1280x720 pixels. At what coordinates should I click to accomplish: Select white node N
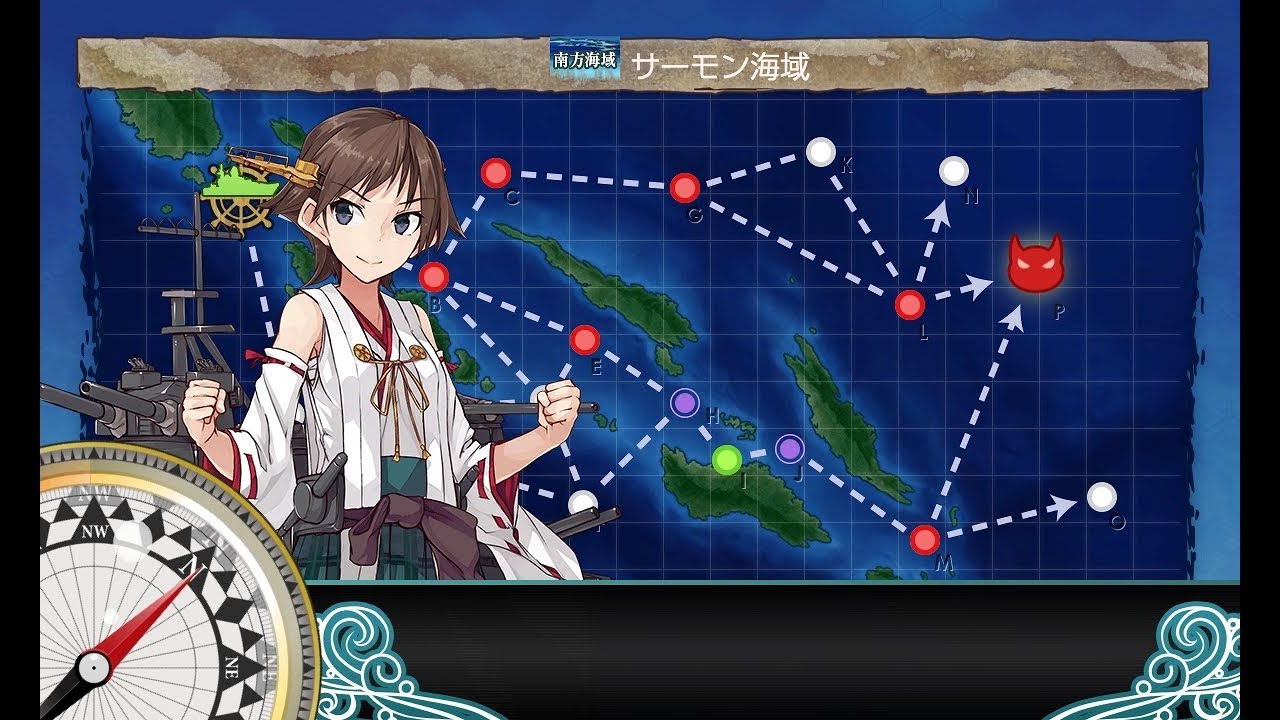click(x=954, y=171)
